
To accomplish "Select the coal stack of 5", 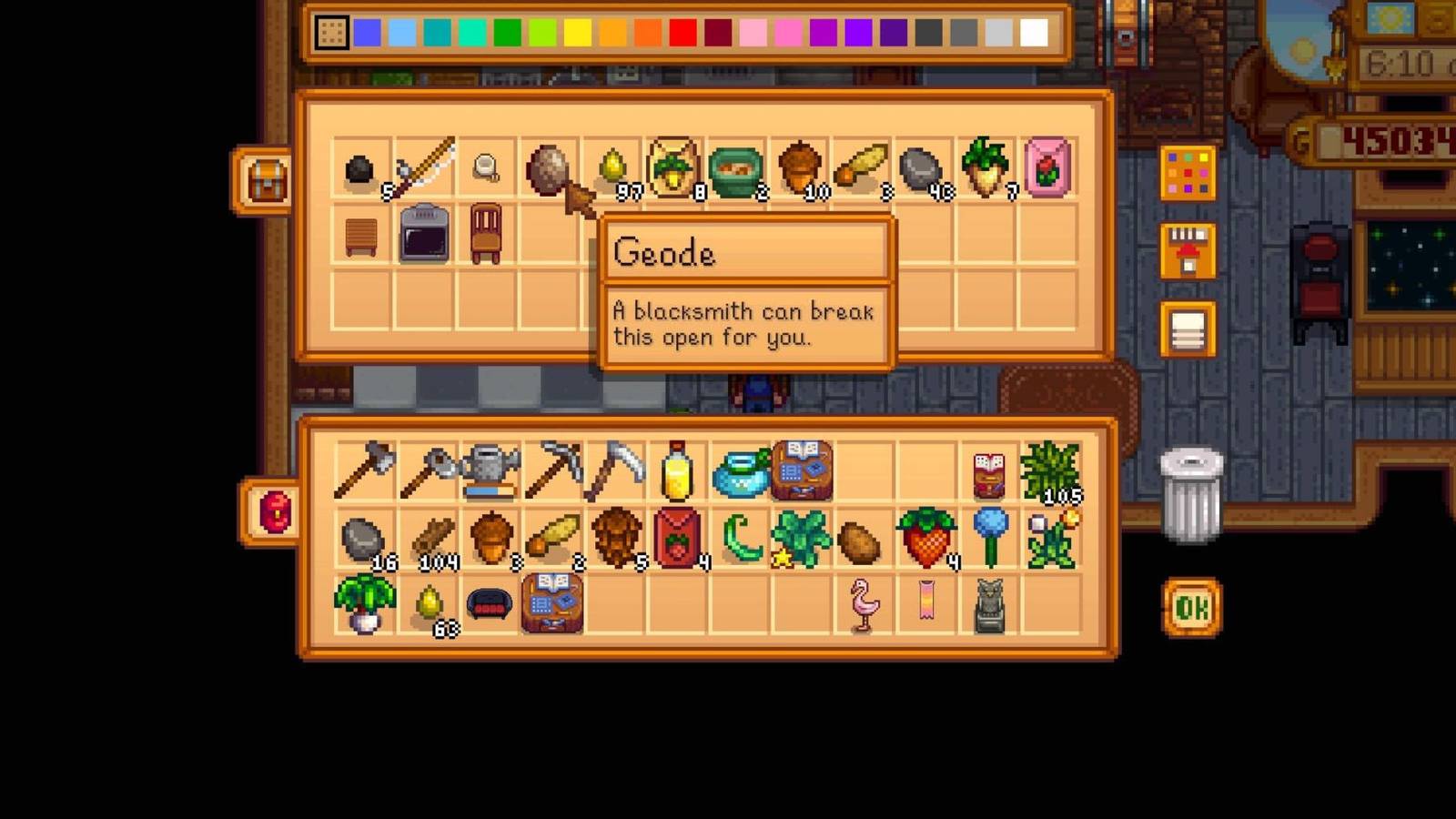I will coord(362,170).
